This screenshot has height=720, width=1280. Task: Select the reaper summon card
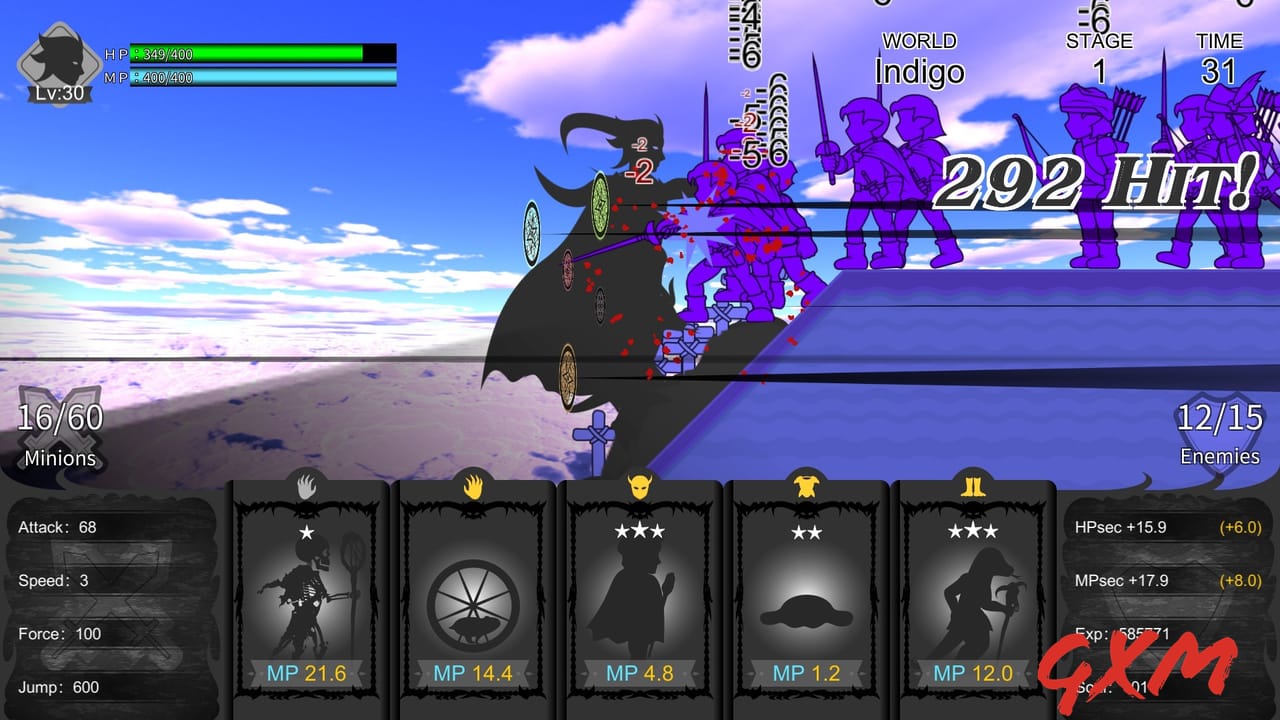tap(973, 595)
